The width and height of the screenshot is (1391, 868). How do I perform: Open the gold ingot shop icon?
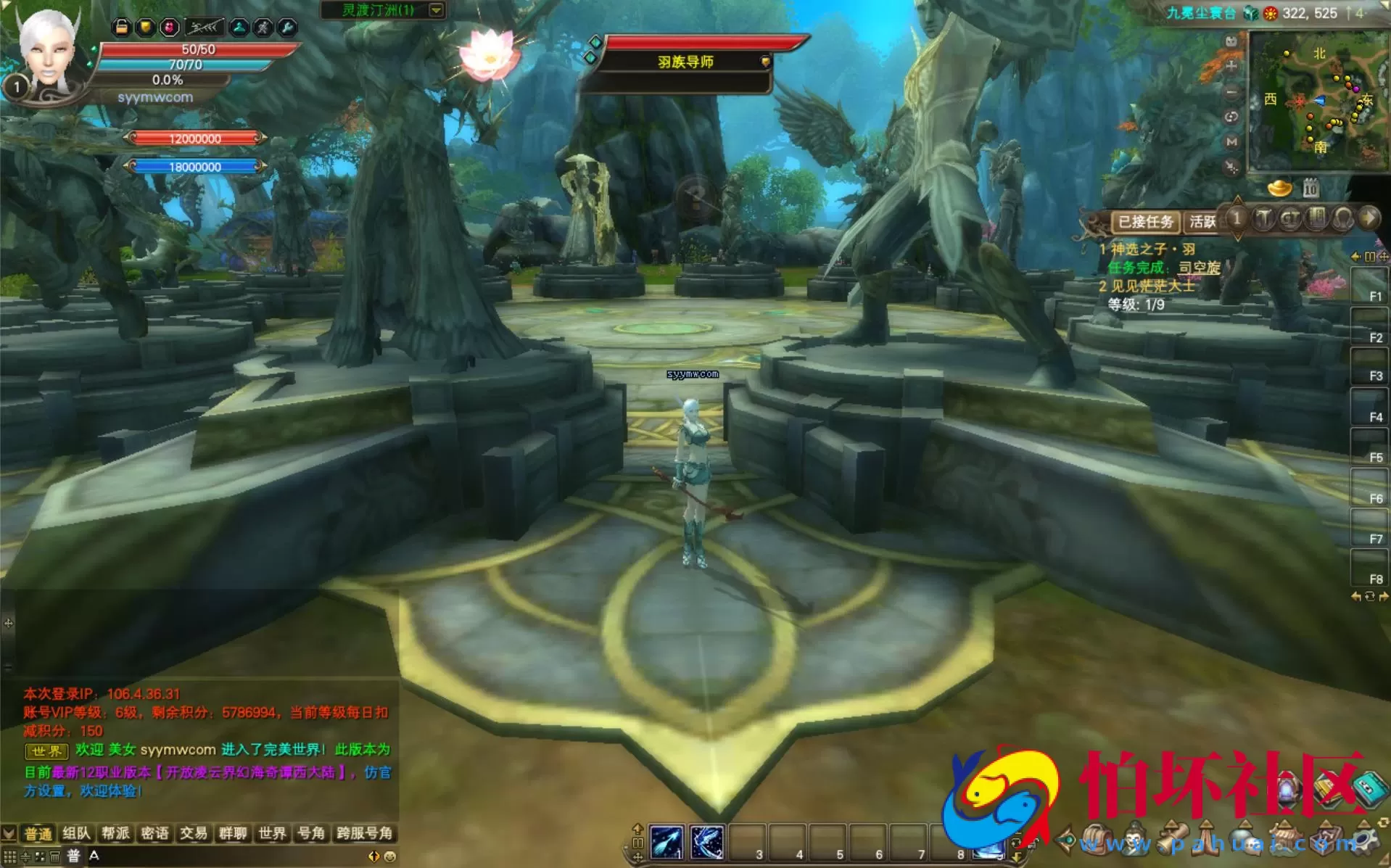[1279, 189]
